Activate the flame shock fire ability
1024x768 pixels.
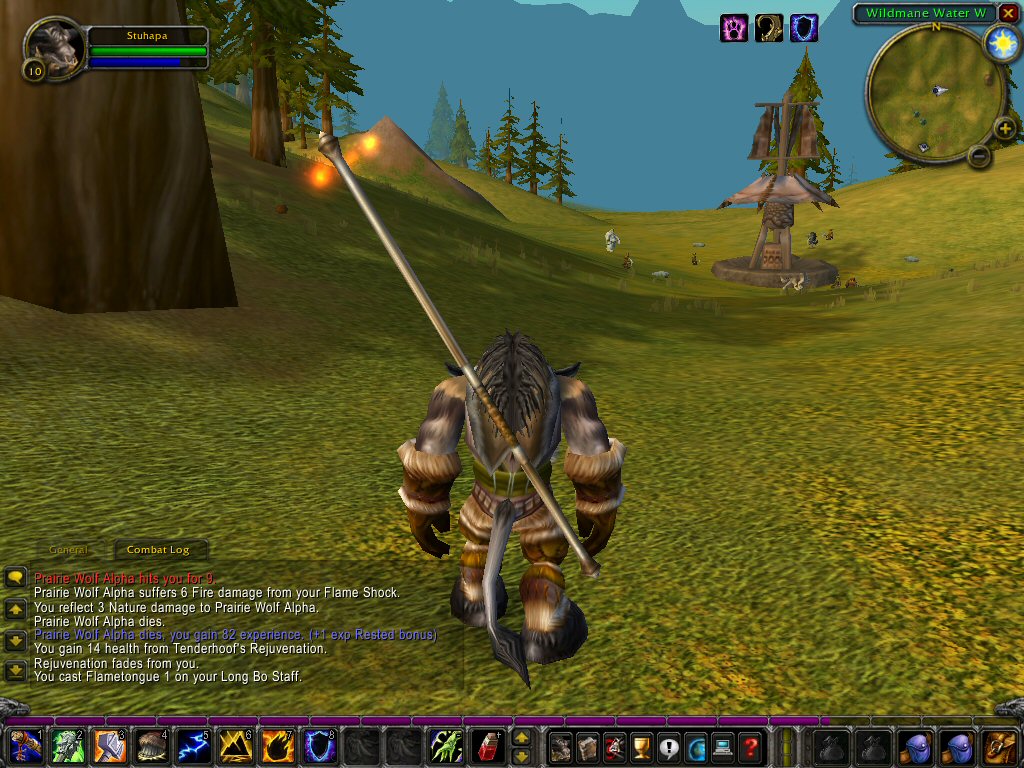(276, 746)
